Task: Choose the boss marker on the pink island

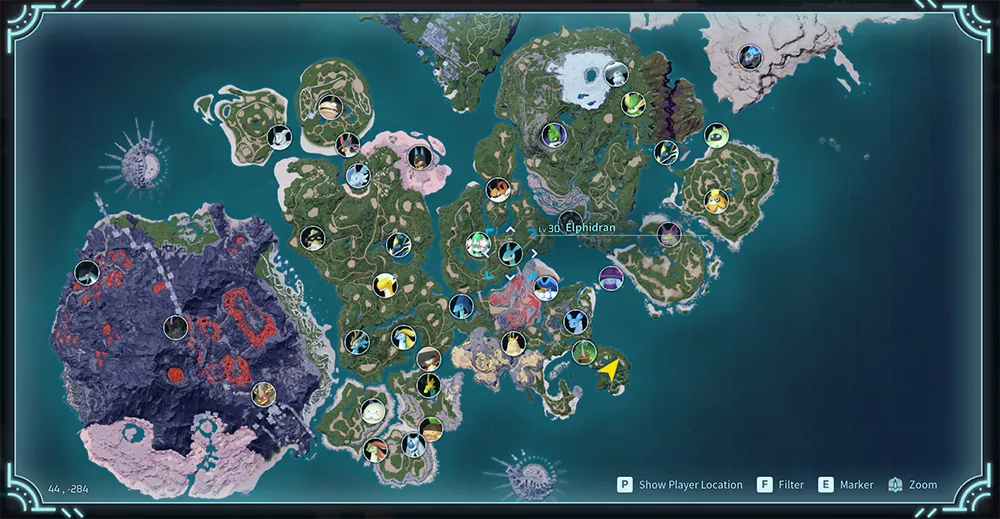Action: click(x=420, y=156)
